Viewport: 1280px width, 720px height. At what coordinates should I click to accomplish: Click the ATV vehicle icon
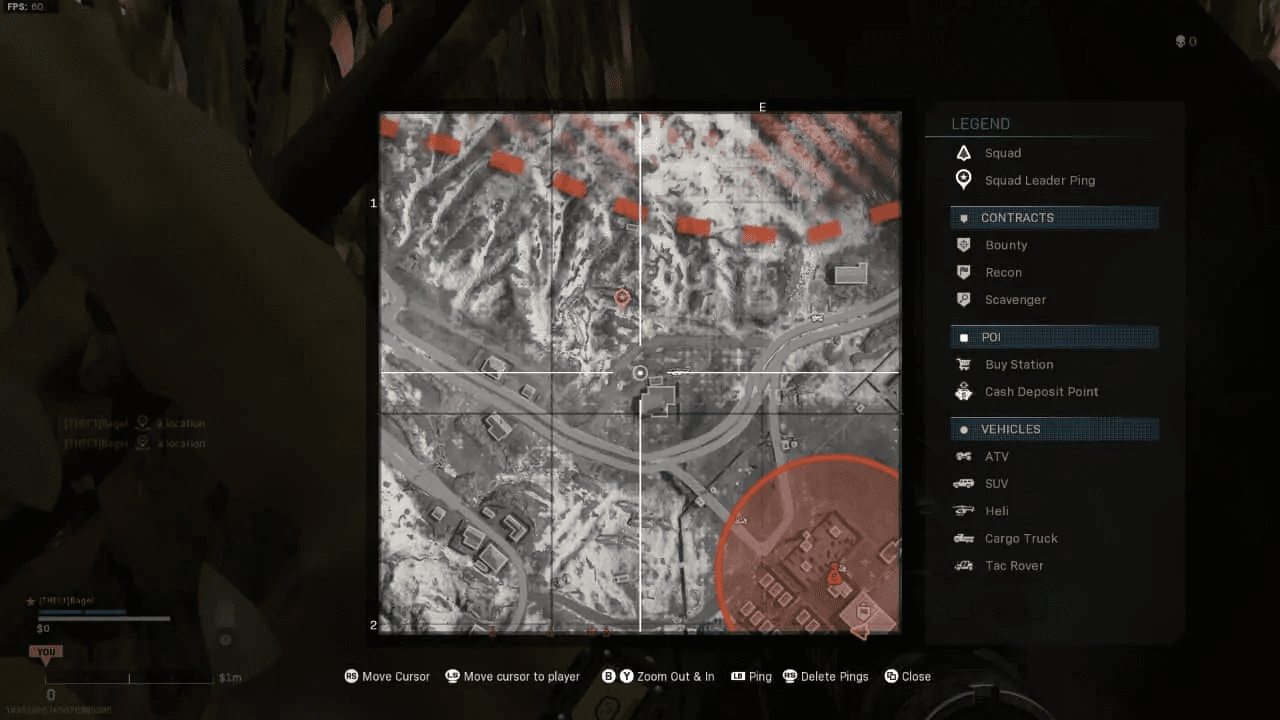(963, 456)
